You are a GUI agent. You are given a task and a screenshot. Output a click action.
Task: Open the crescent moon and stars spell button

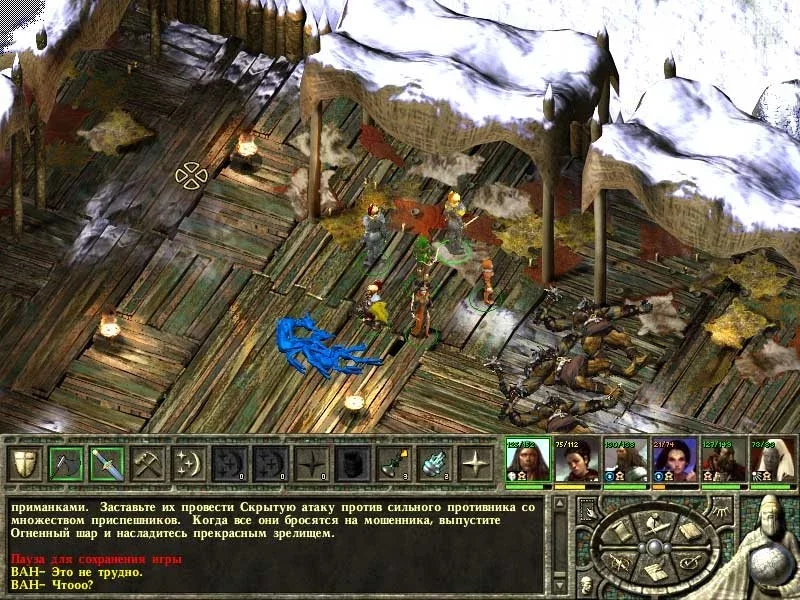click(x=188, y=463)
